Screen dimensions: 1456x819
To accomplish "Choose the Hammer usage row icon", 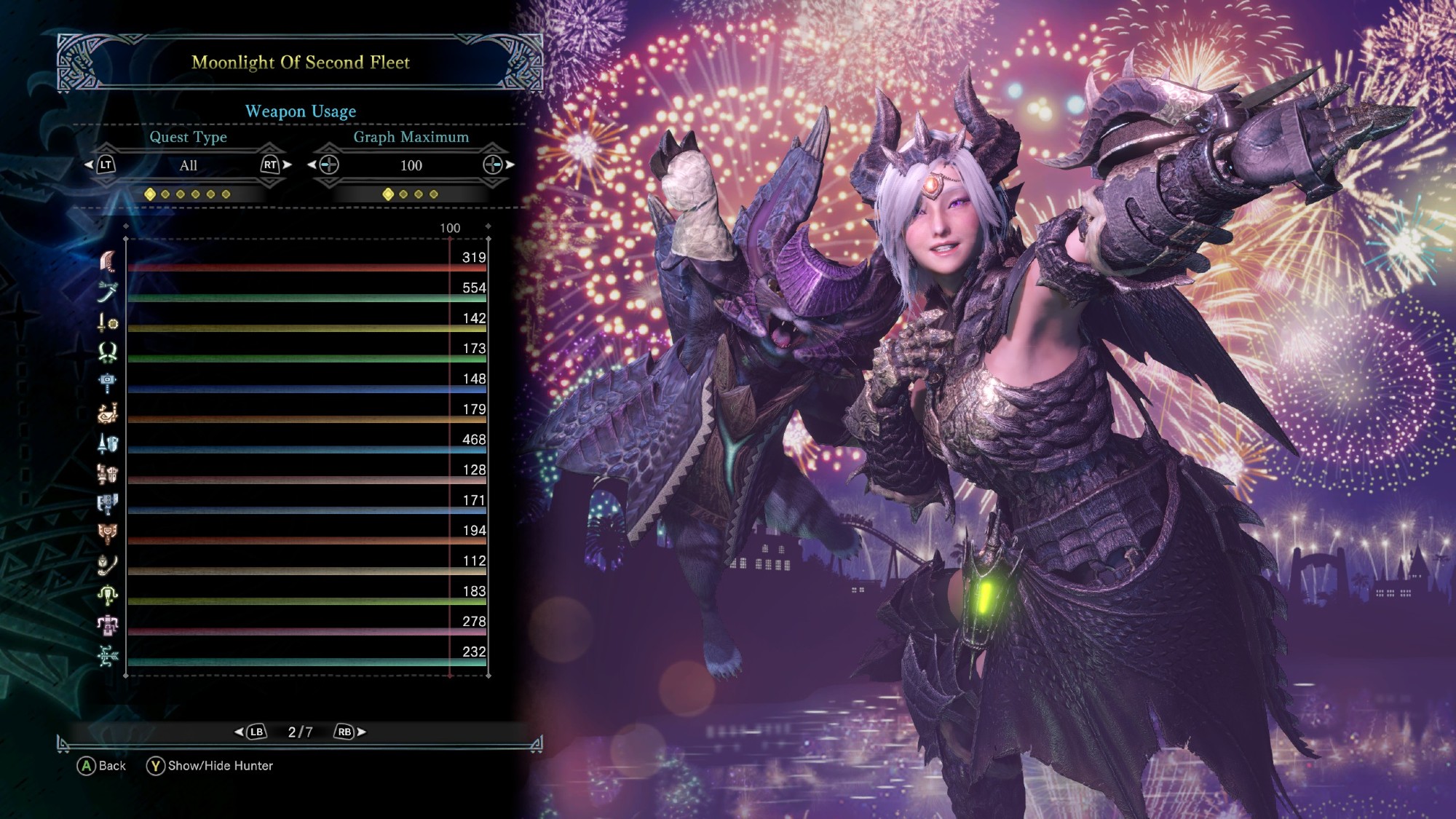I will tap(108, 382).
